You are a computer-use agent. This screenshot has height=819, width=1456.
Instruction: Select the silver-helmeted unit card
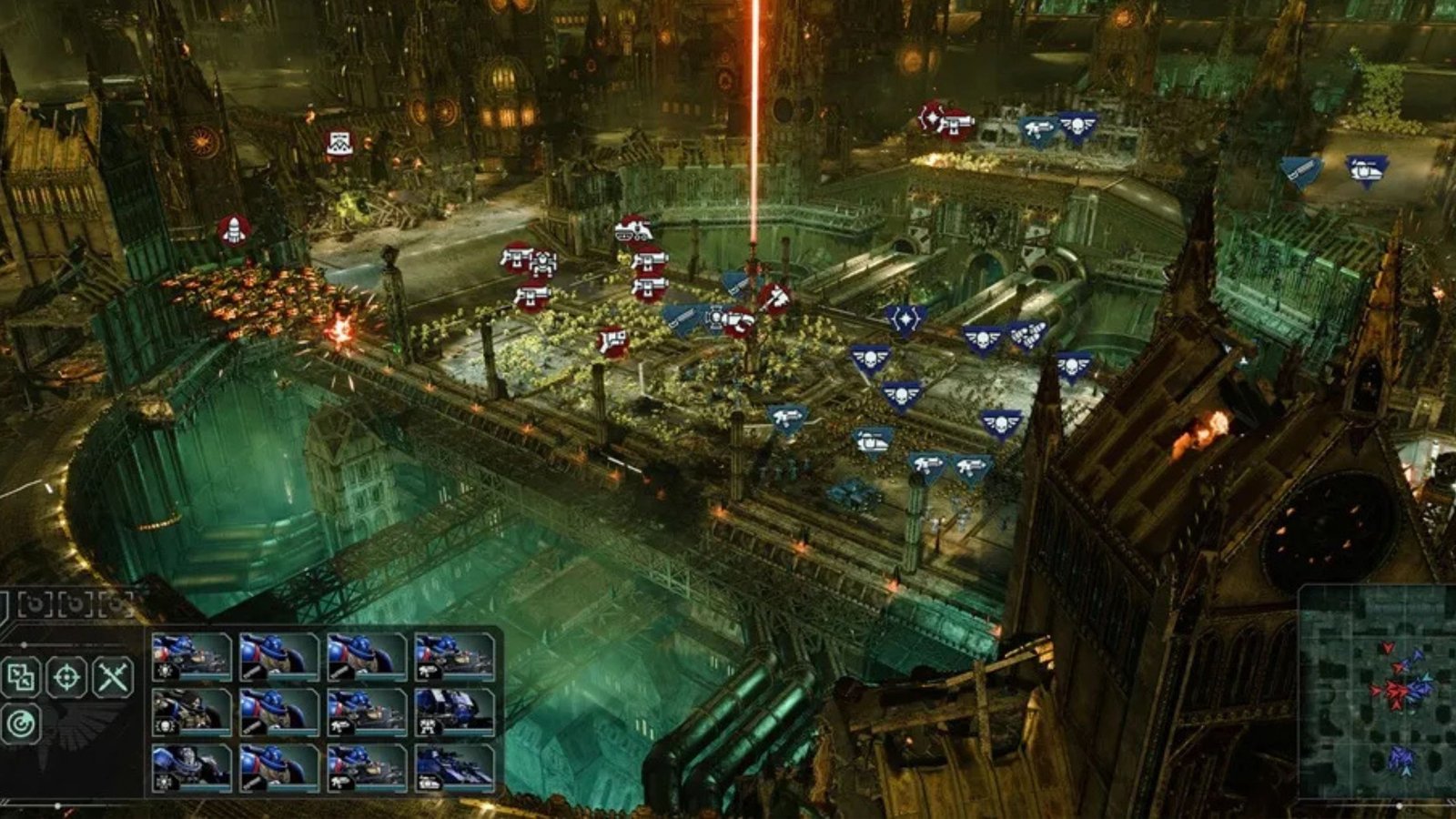191,767
